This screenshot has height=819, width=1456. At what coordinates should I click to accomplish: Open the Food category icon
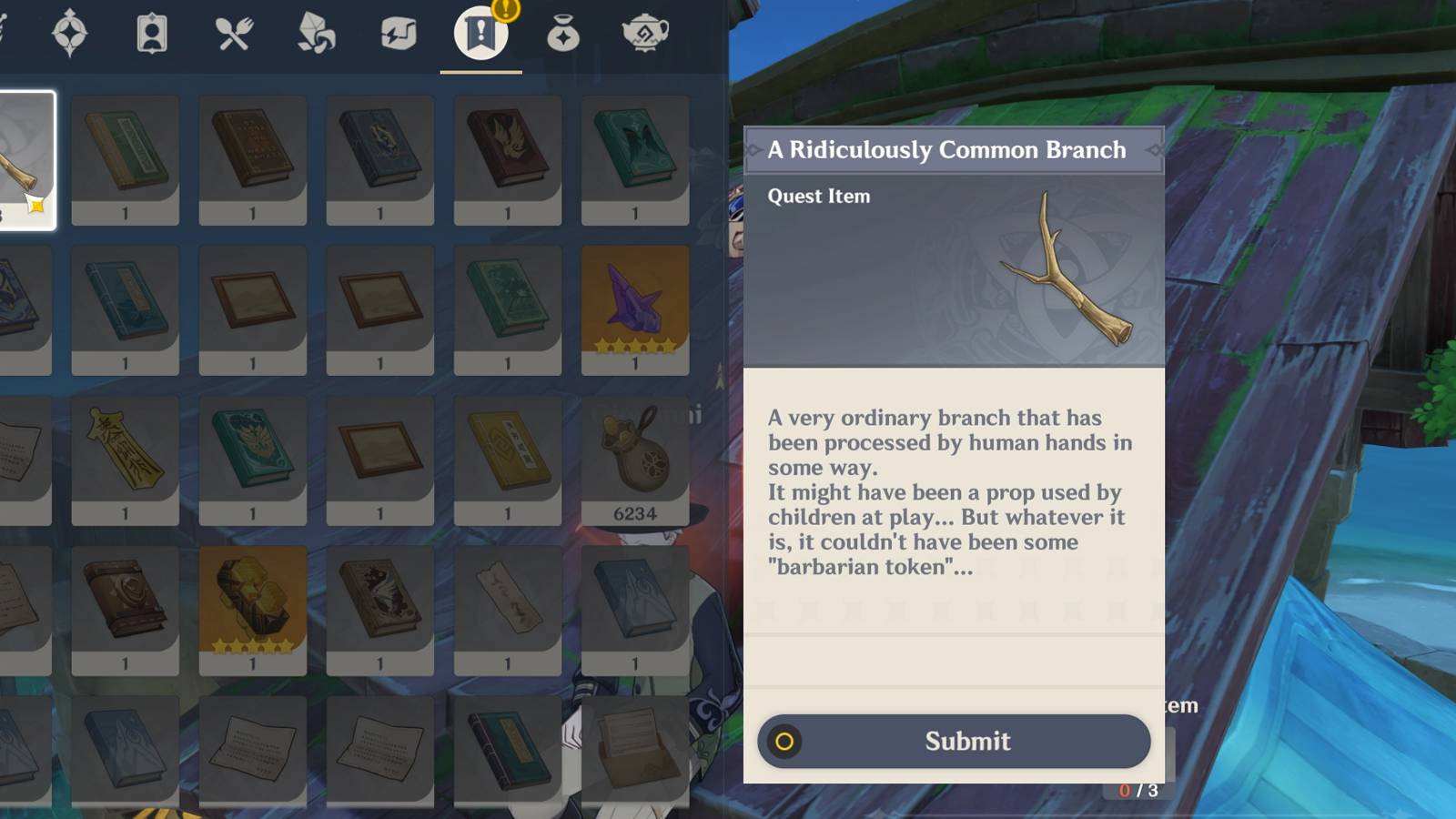point(235,34)
